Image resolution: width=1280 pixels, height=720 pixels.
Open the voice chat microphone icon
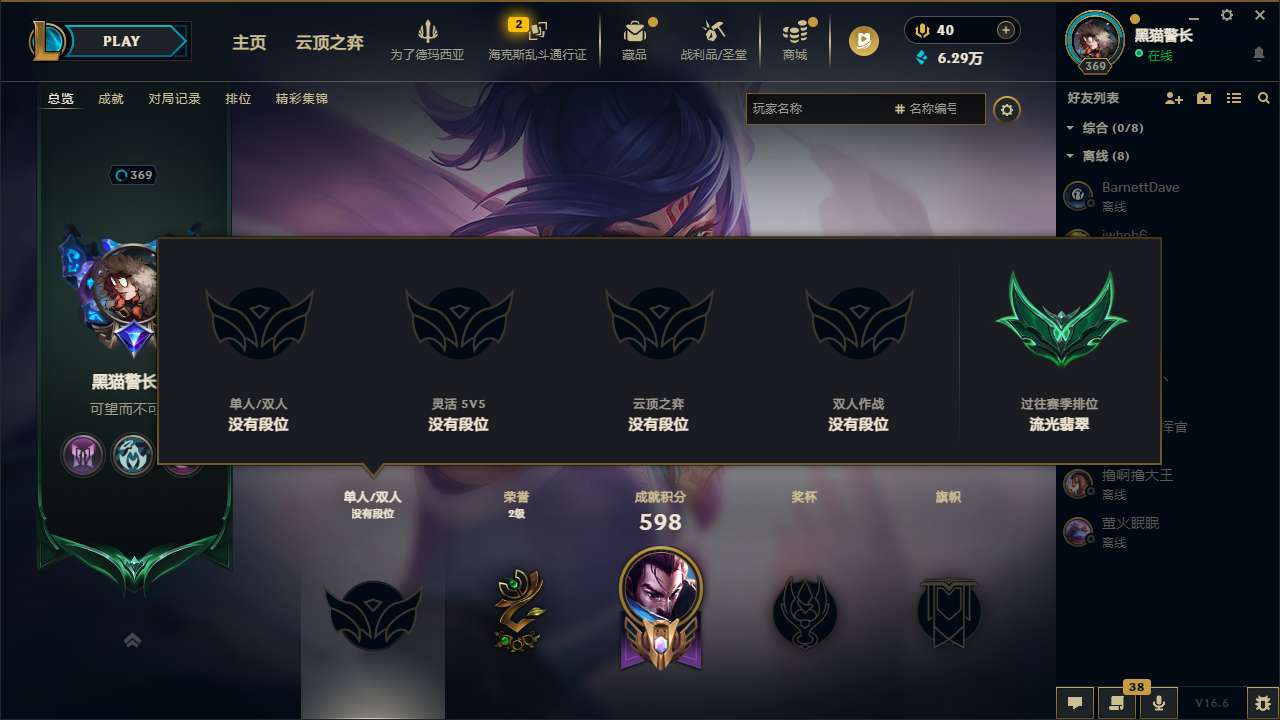click(1158, 701)
